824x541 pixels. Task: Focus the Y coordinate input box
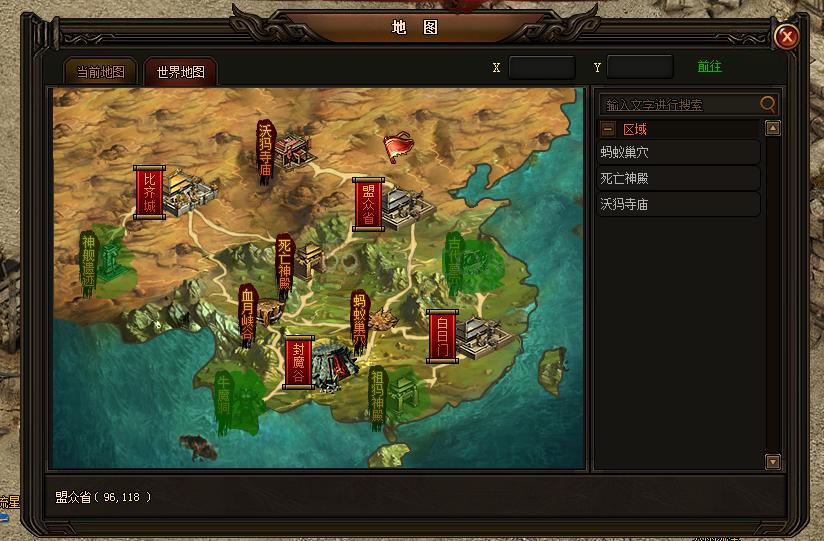[640, 68]
